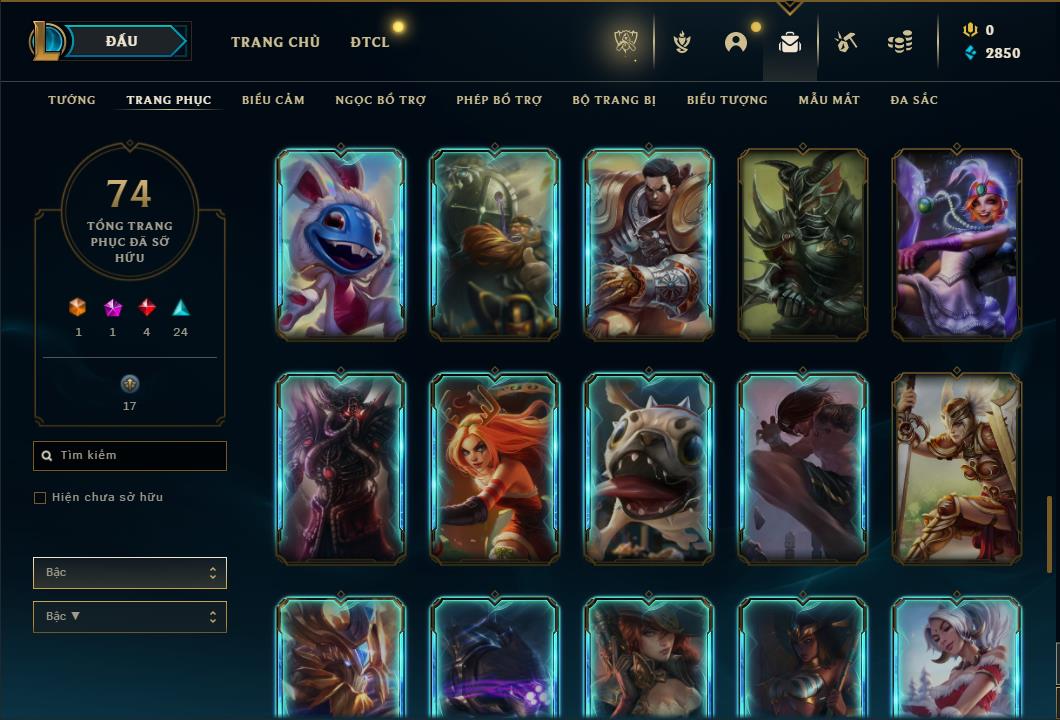Show the BỘ TRANG BỊ tab

click(x=614, y=100)
